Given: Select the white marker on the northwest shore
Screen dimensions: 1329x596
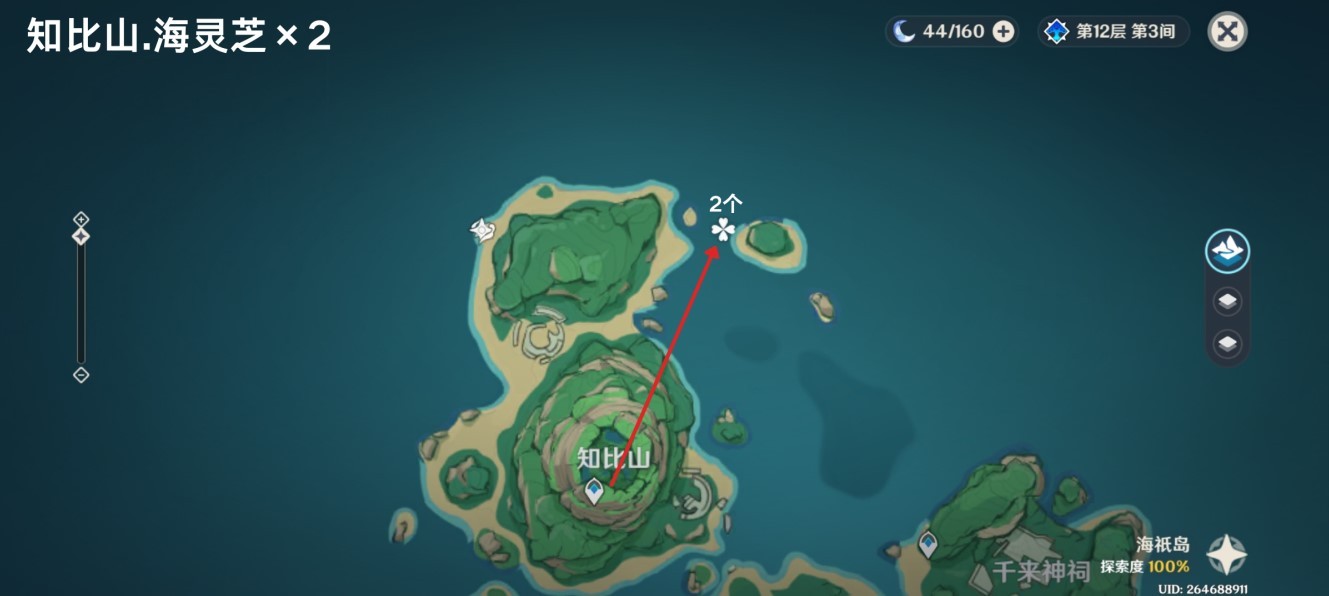Looking at the screenshot, I should 482,231.
